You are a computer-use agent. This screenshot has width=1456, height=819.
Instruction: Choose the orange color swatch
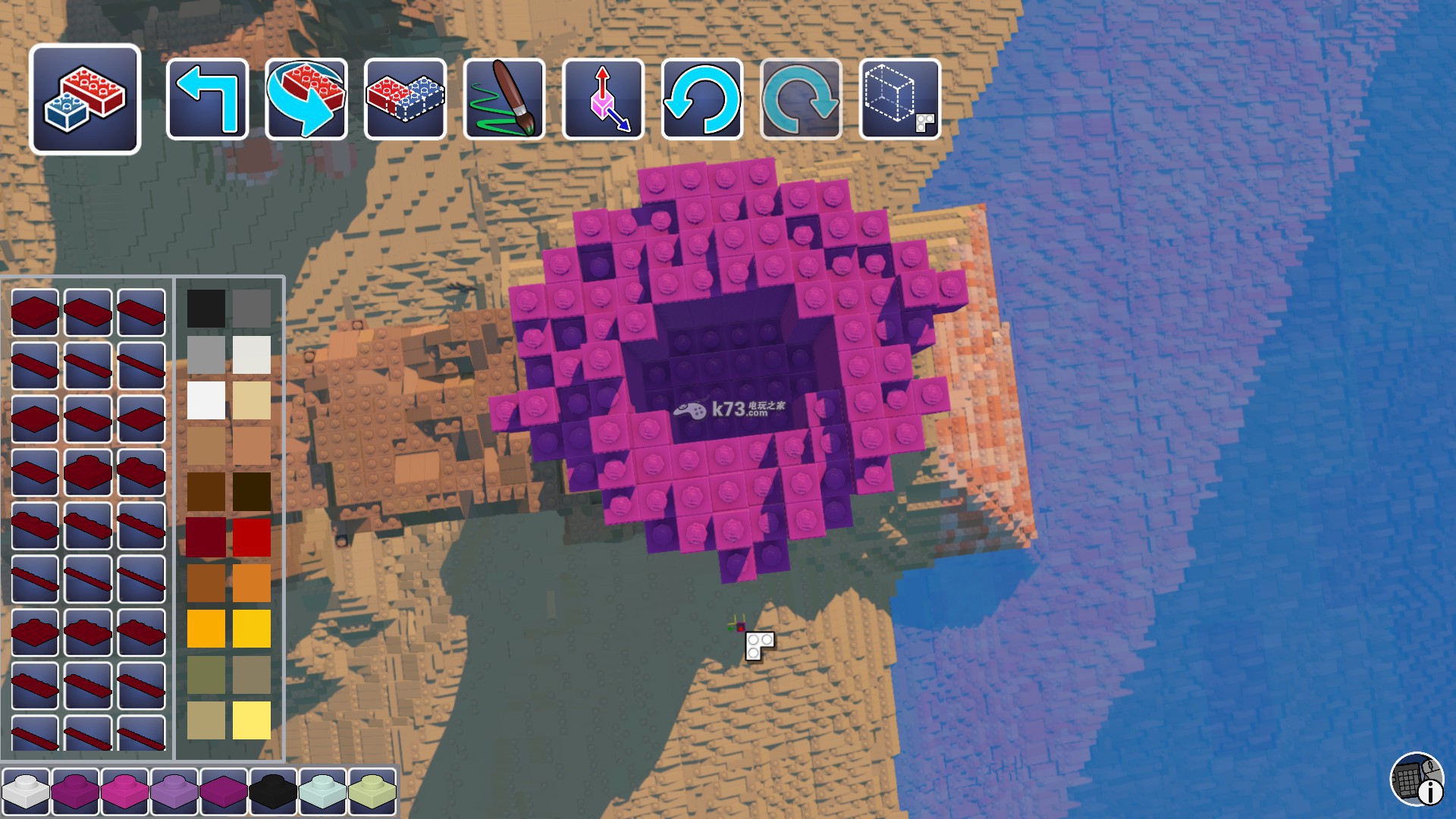(252, 583)
